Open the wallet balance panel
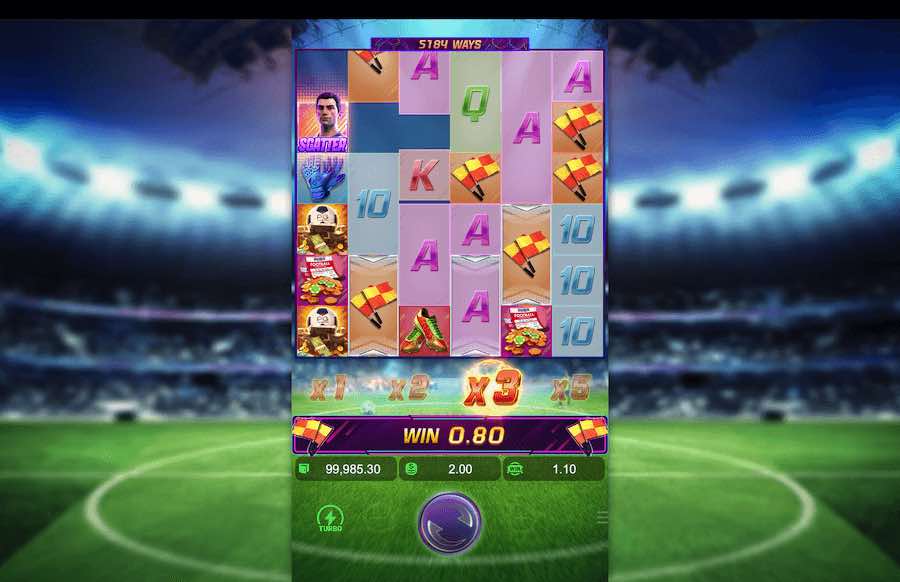Screen dimensions: 900x582 click(x=345, y=469)
